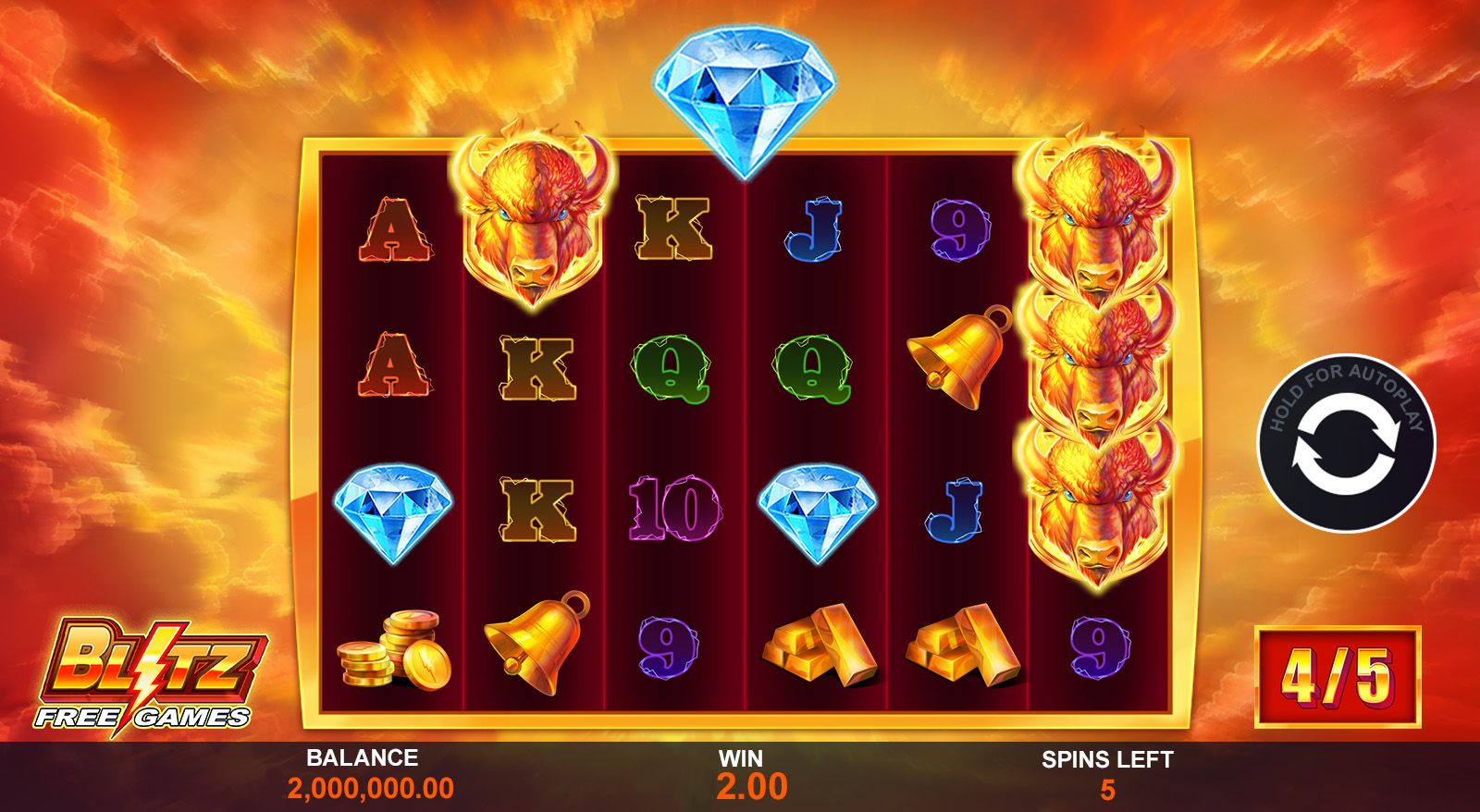This screenshot has height=812, width=1480.
Task: Click the bell symbol on reel two
Action: (x=536, y=647)
